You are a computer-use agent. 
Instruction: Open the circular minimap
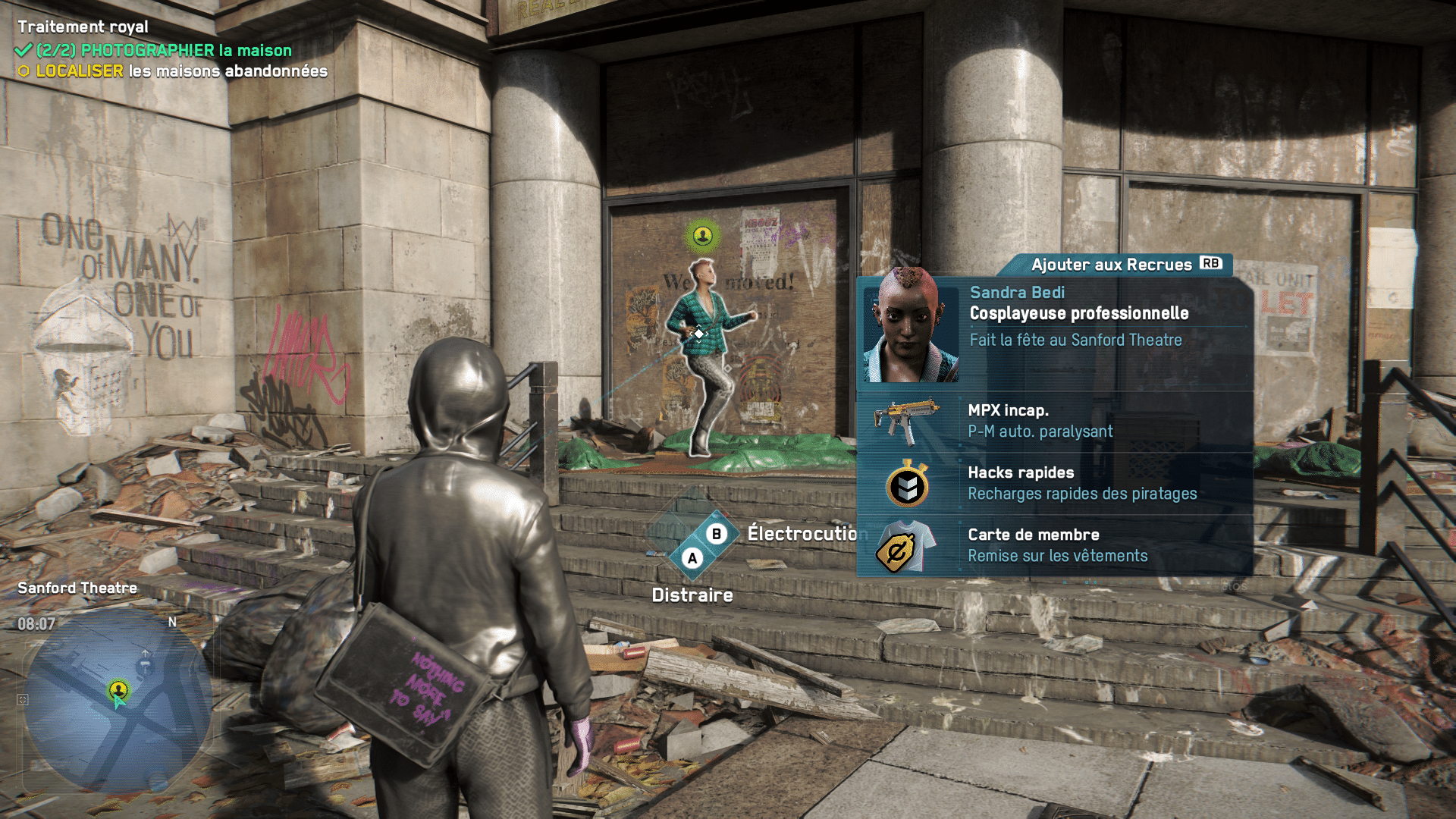[118, 701]
